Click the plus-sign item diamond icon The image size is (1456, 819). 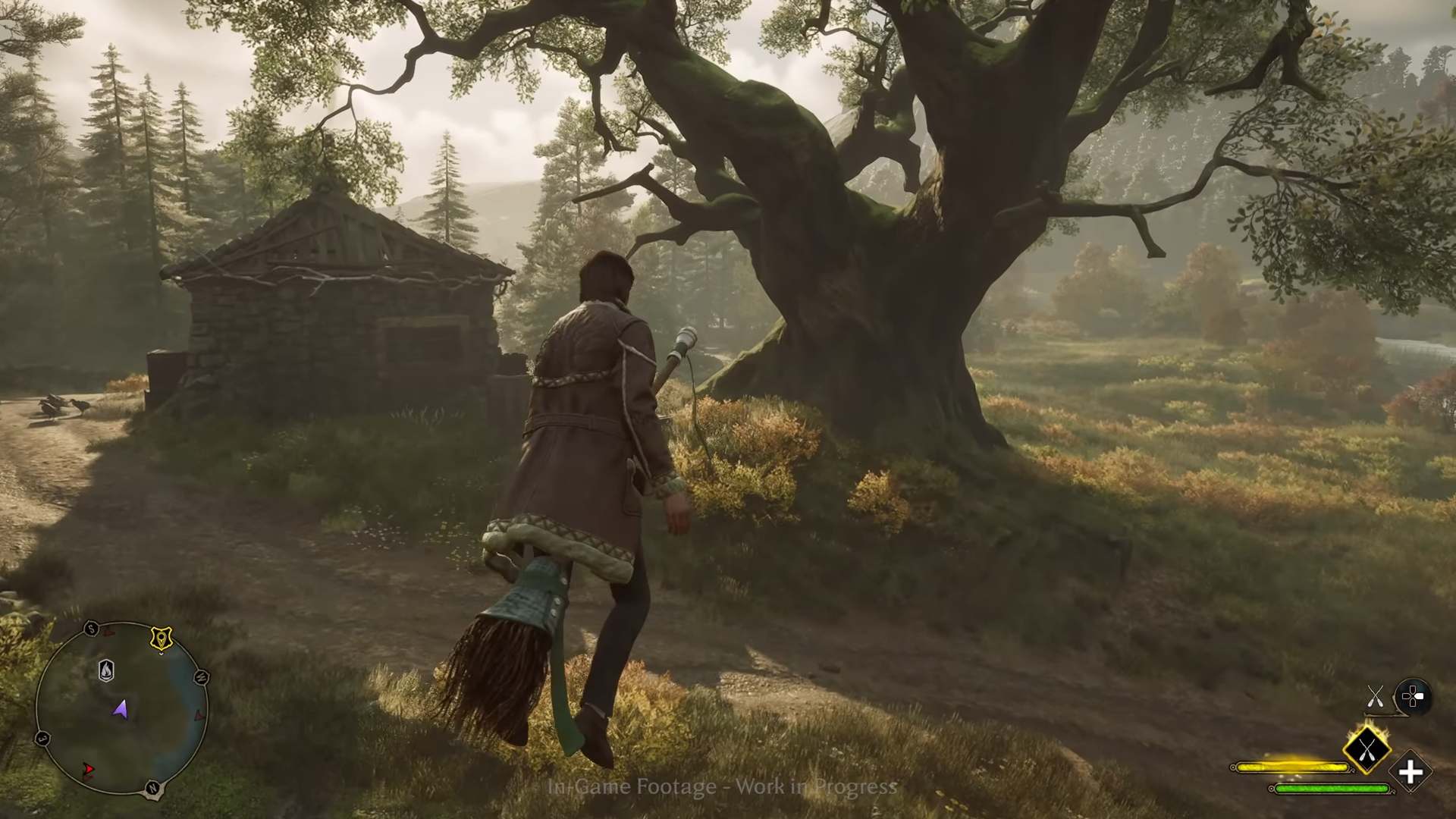click(1410, 773)
